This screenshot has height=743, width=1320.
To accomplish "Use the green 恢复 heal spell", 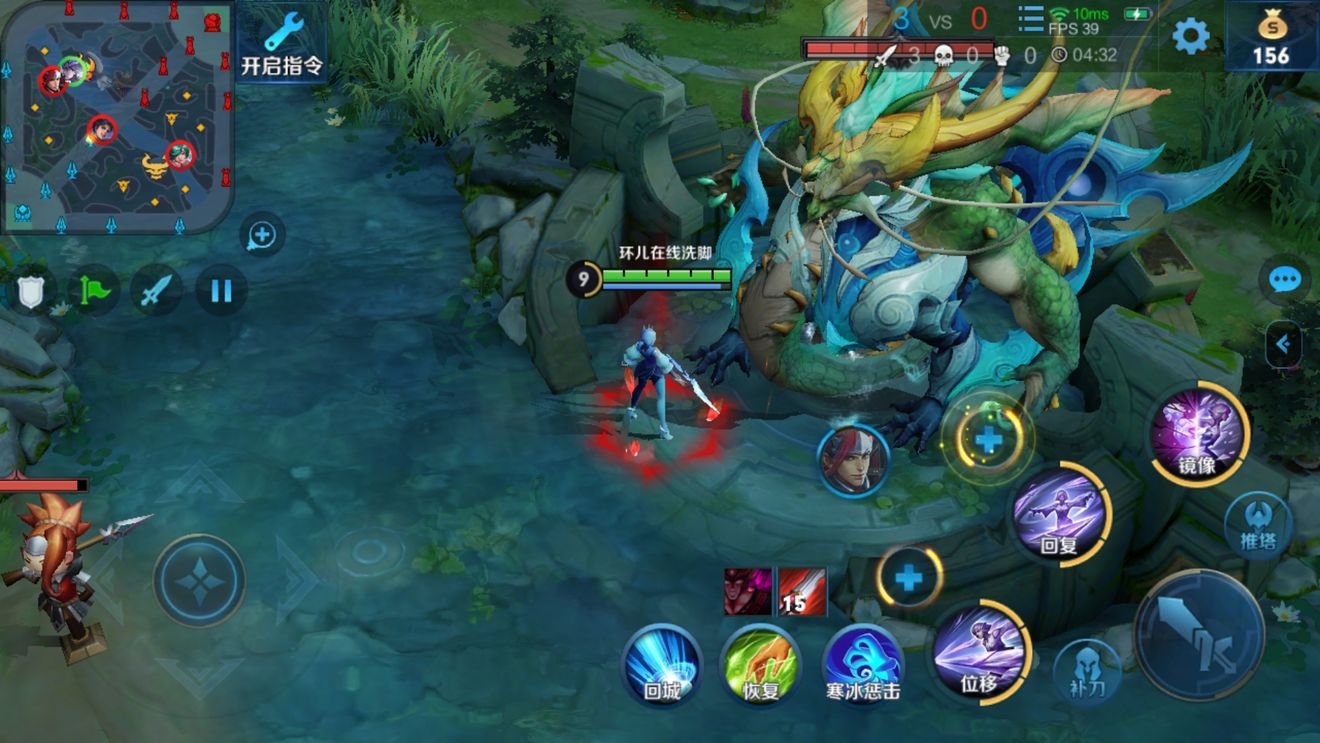I will (x=760, y=663).
